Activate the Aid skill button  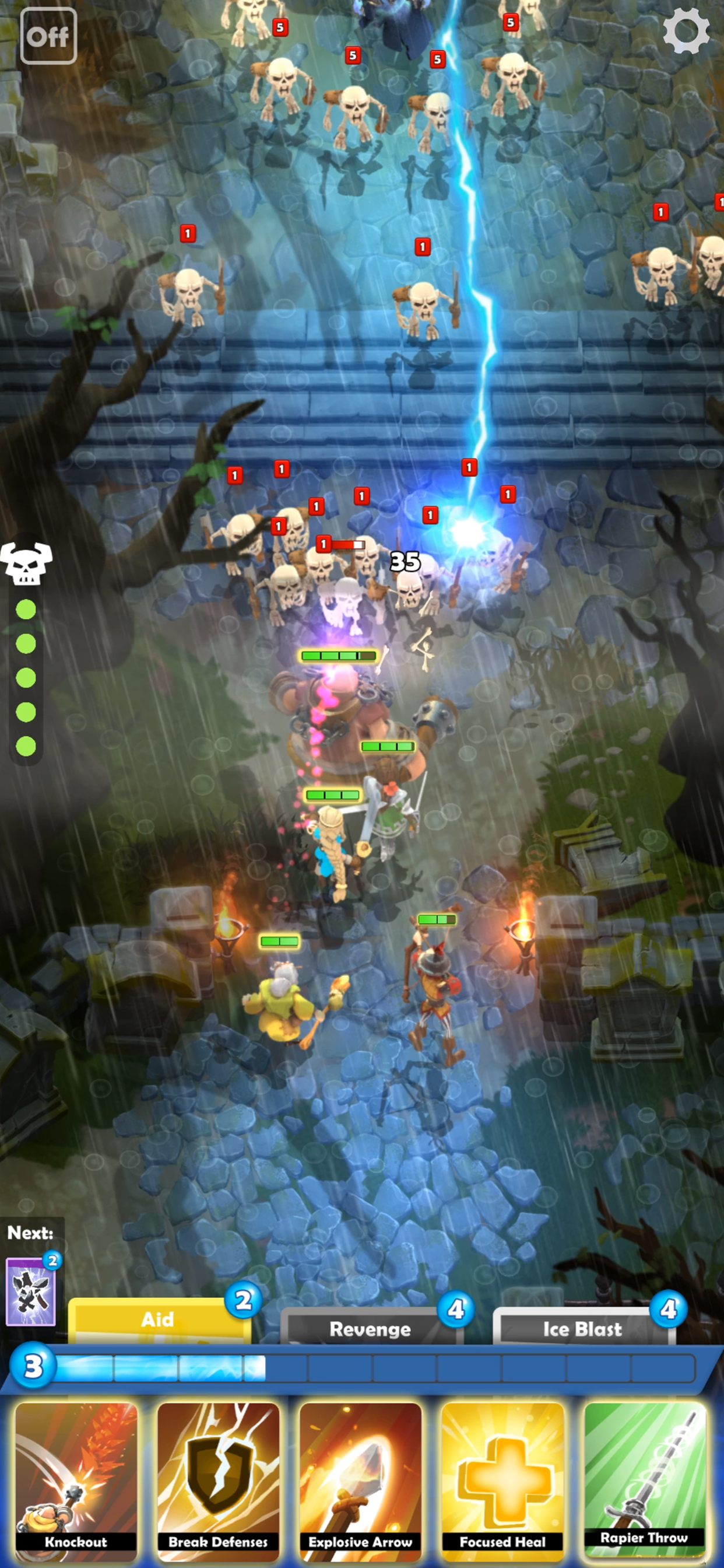158,1319
